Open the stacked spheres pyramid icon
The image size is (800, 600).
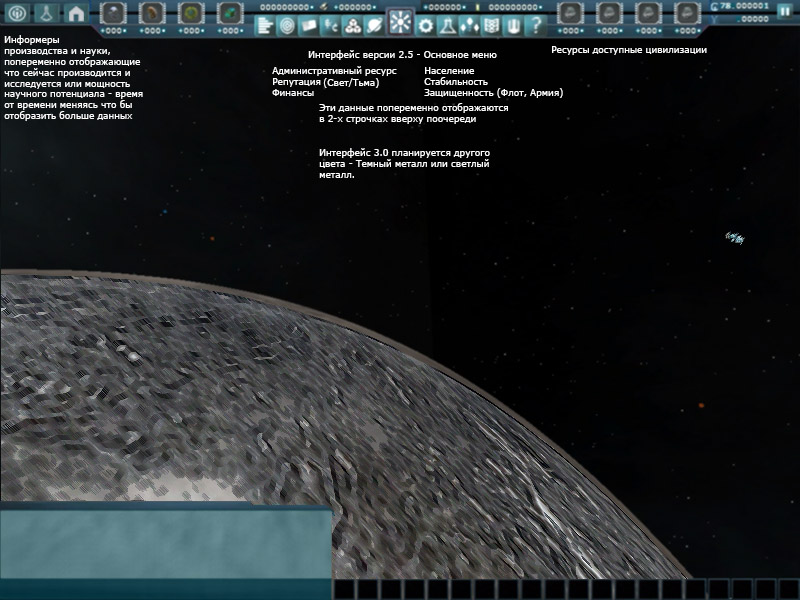pos(352,24)
